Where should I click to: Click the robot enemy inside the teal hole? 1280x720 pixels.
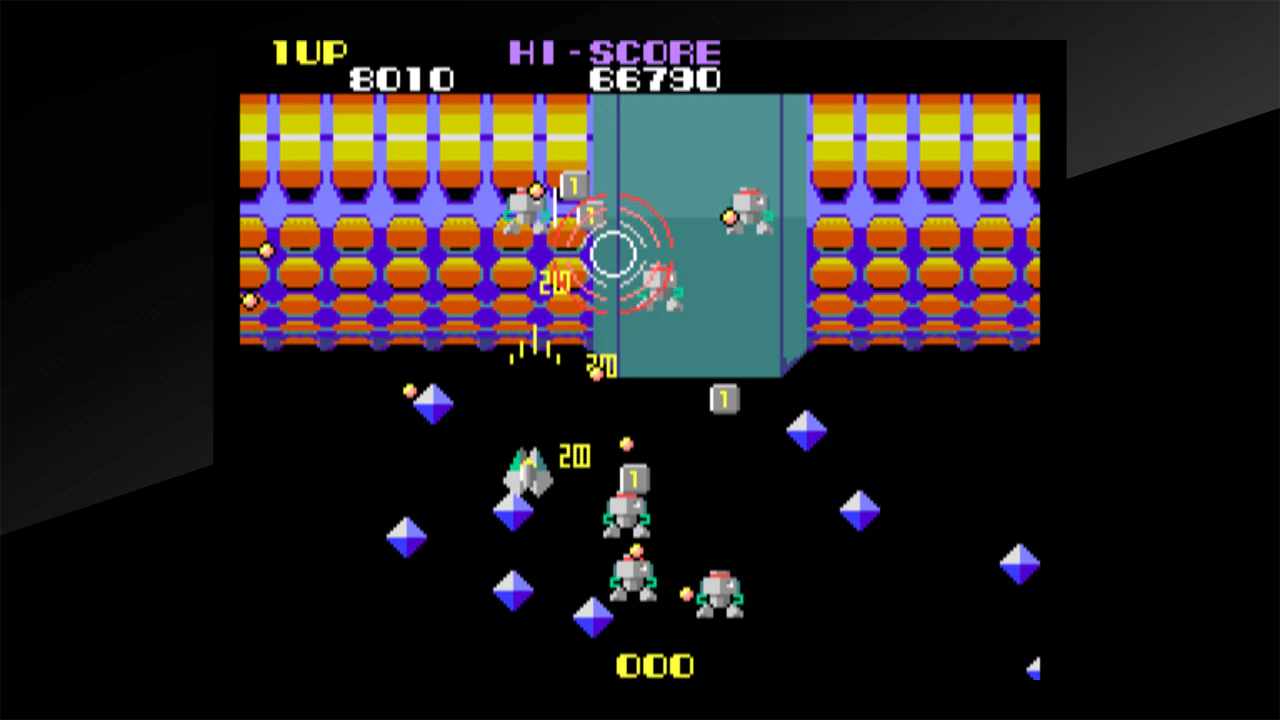click(x=660, y=290)
